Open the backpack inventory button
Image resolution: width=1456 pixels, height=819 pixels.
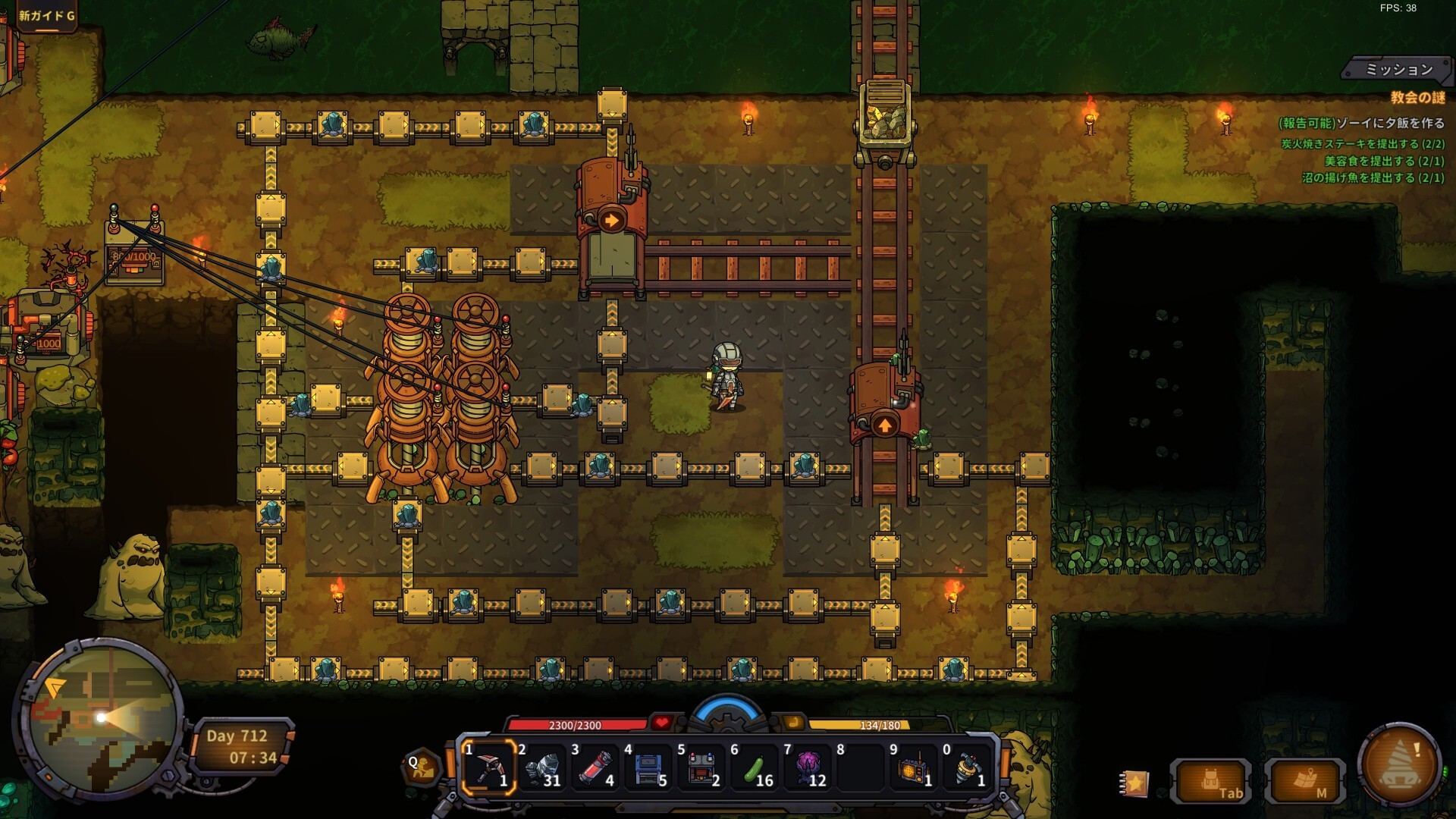click(1212, 781)
